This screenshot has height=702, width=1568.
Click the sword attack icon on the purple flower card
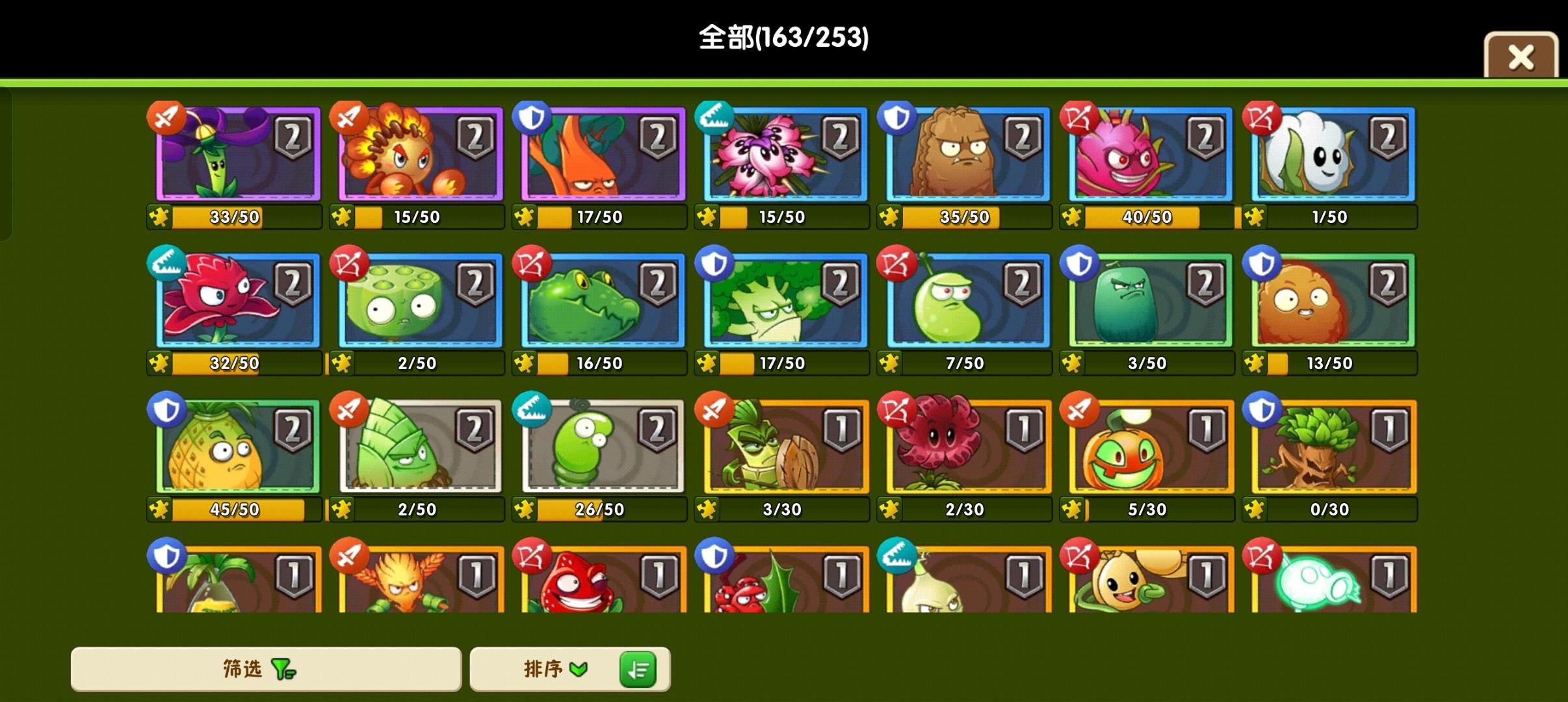coord(167,118)
